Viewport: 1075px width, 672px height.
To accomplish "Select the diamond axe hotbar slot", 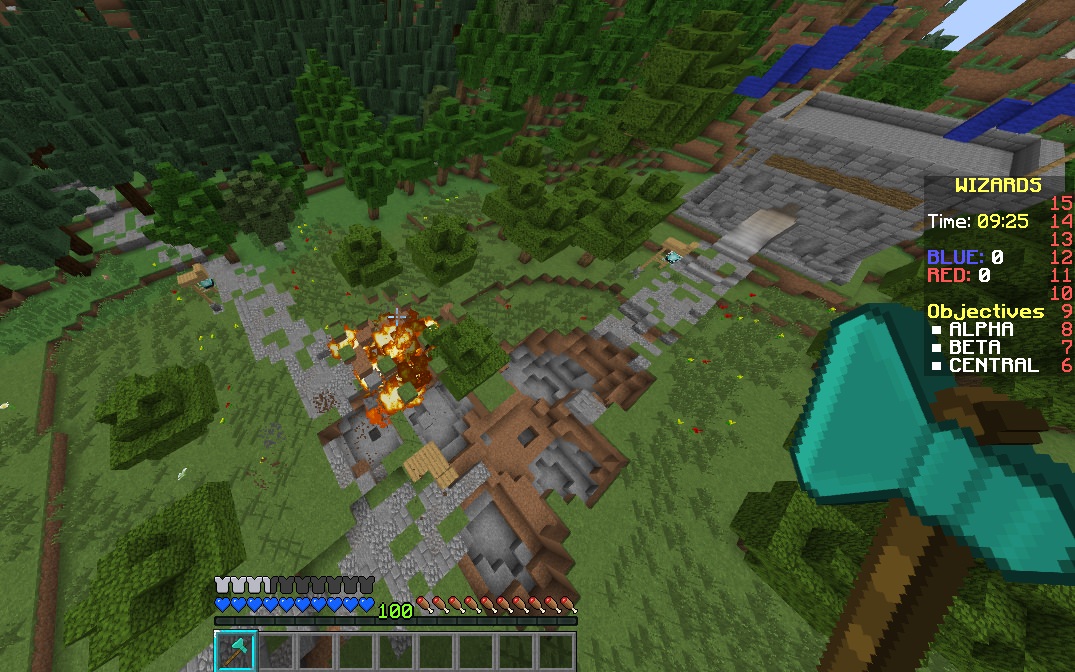I will pos(236,650).
